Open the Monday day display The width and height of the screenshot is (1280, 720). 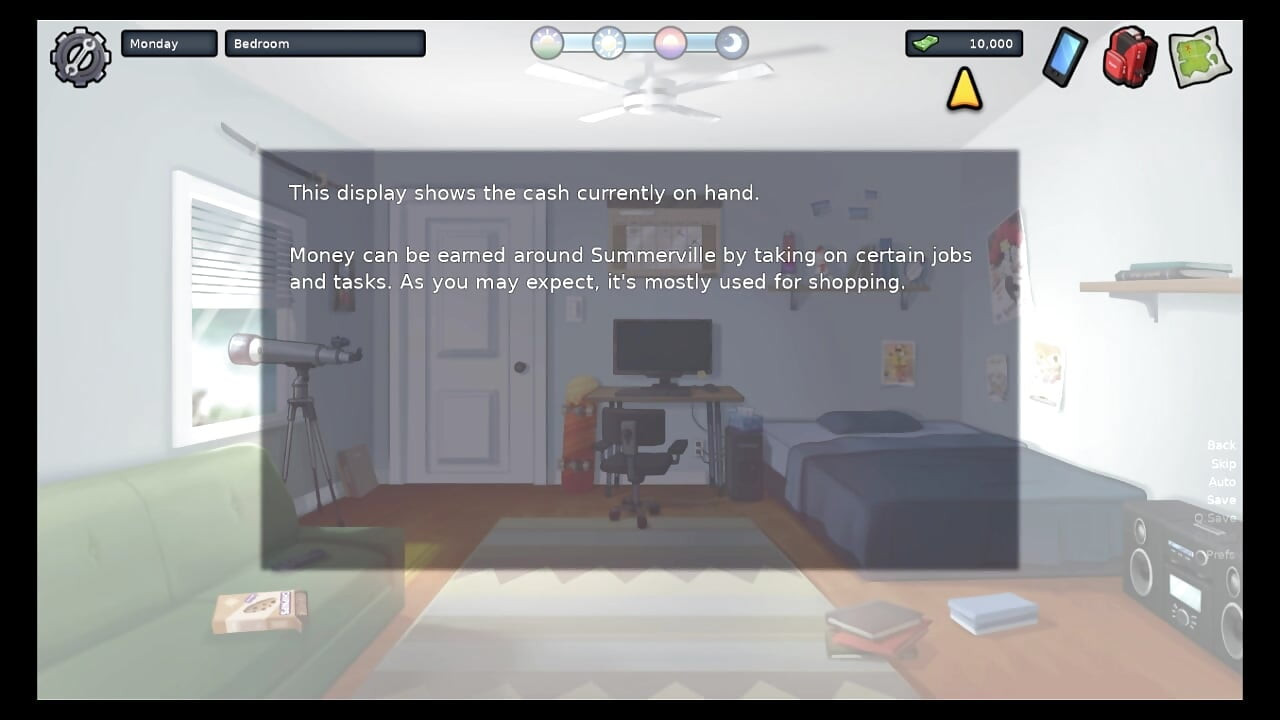pyautogui.click(x=168, y=43)
